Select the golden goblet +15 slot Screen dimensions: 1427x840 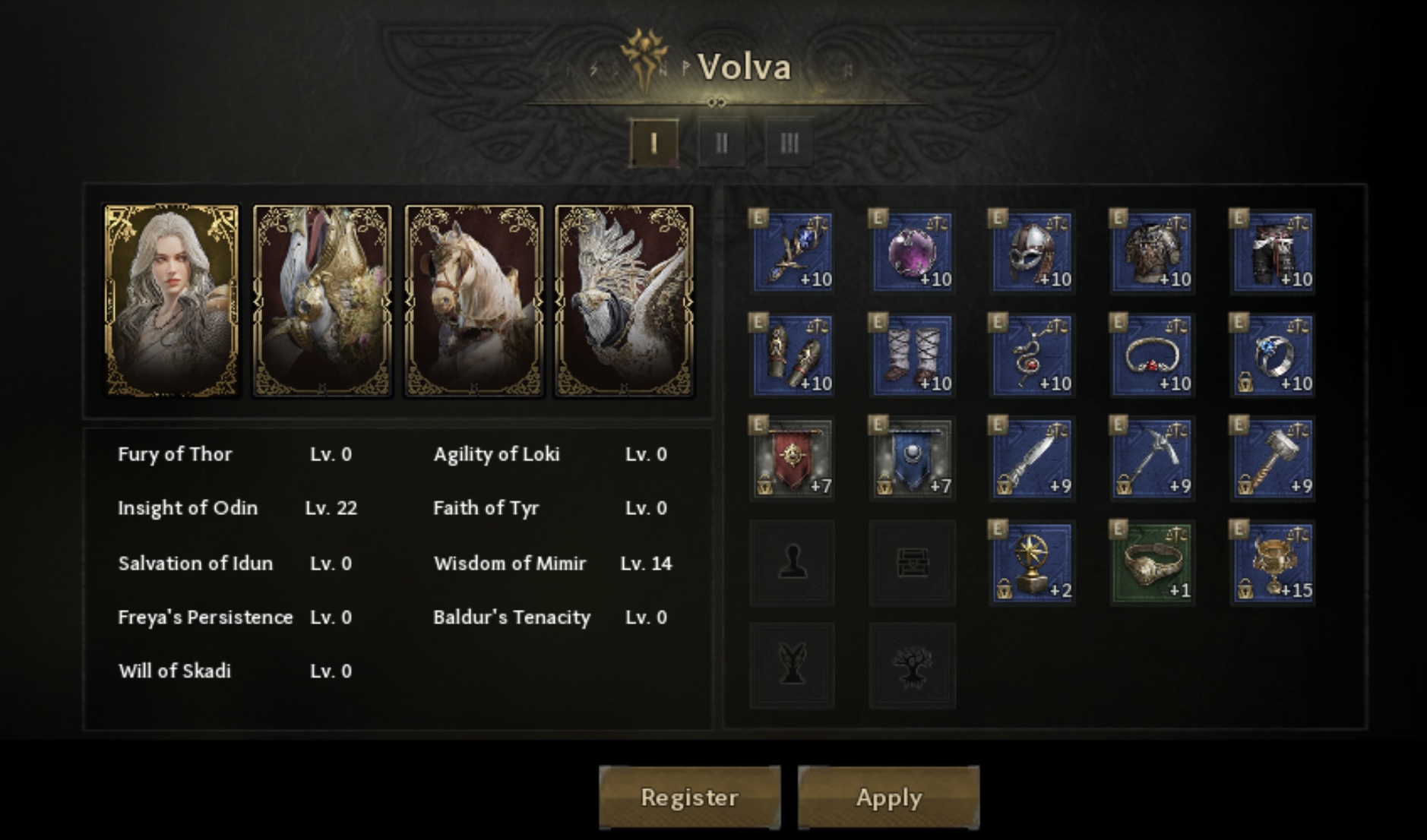(1272, 563)
